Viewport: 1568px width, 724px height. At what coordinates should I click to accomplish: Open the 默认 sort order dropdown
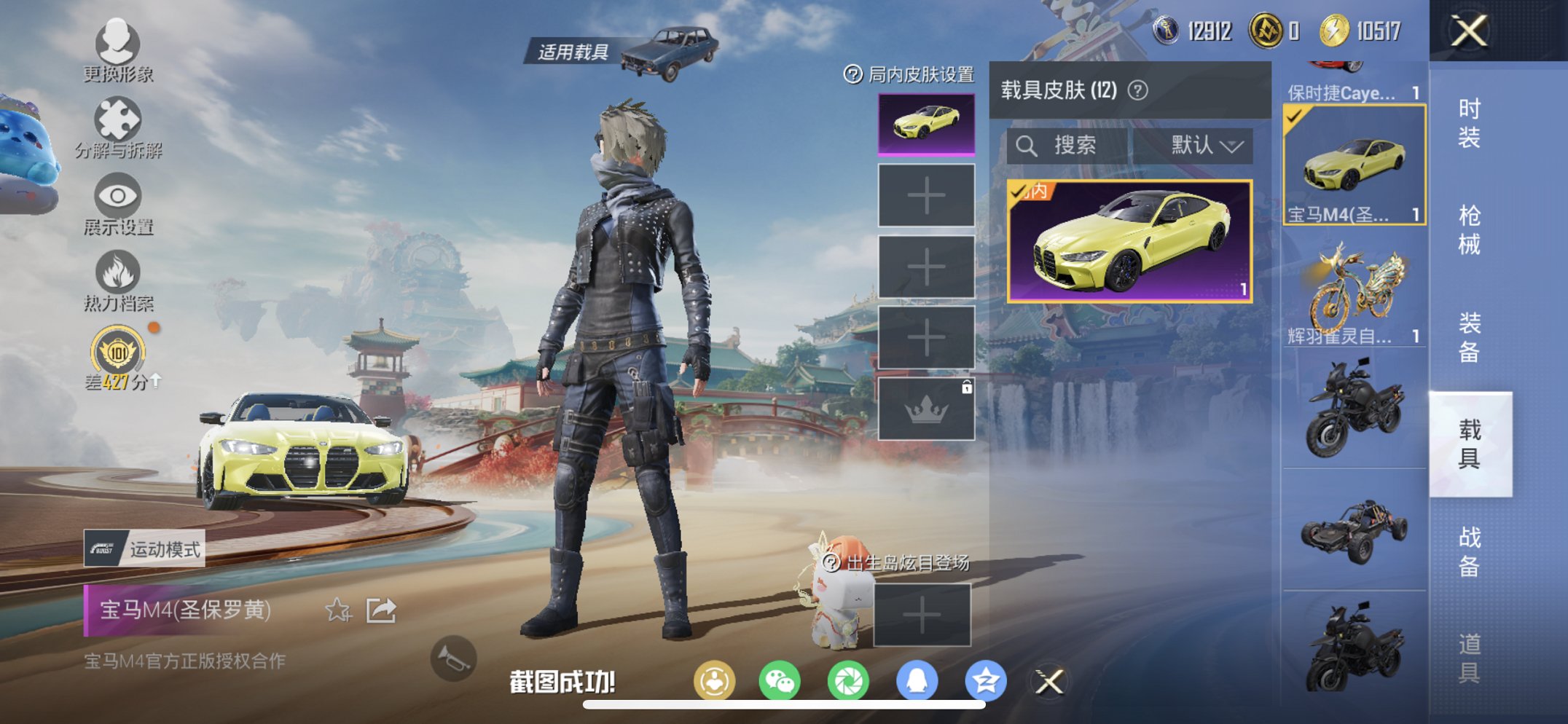[x=1206, y=144]
